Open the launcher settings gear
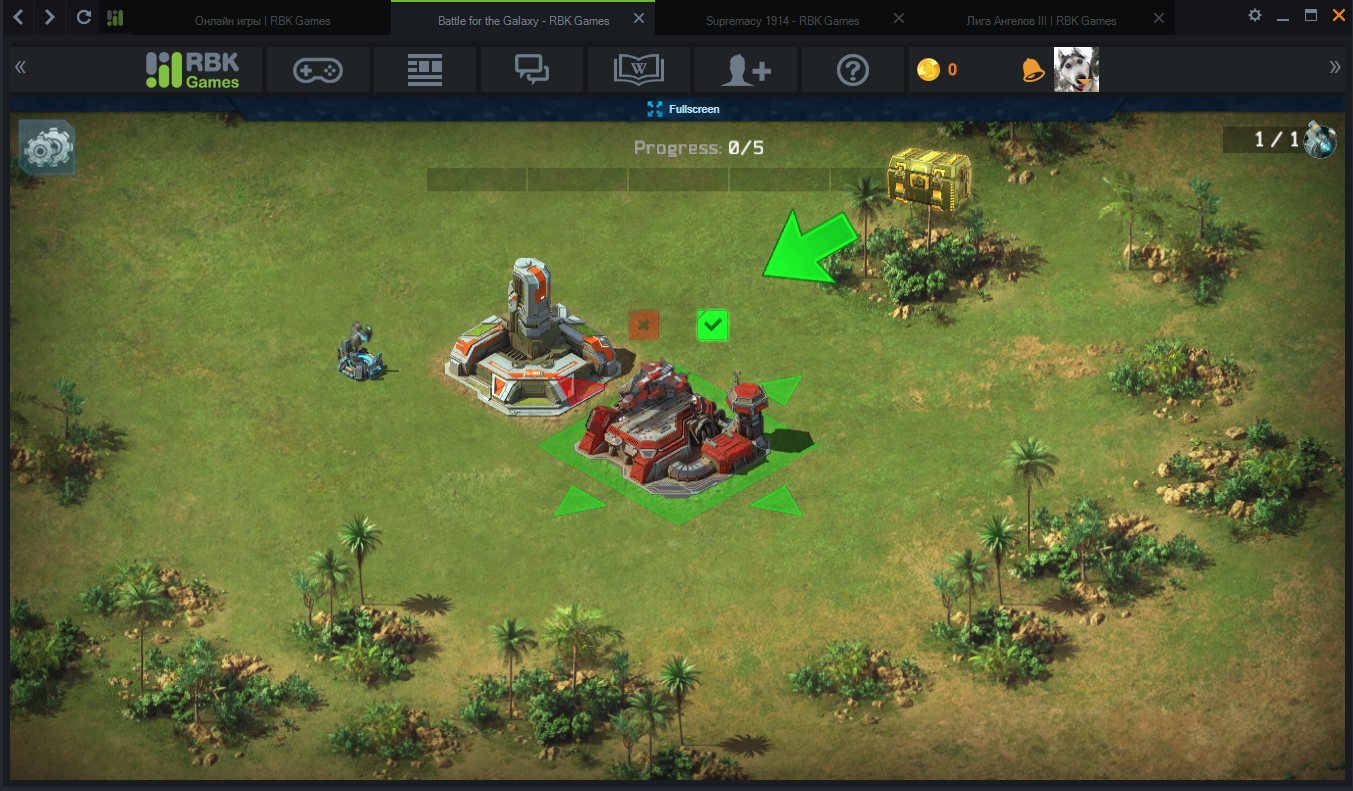 [x=1255, y=15]
